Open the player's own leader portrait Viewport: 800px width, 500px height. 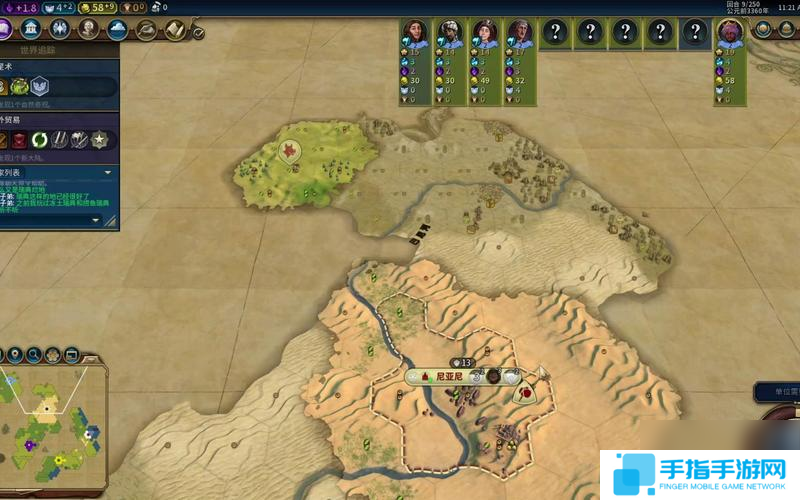[729, 34]
